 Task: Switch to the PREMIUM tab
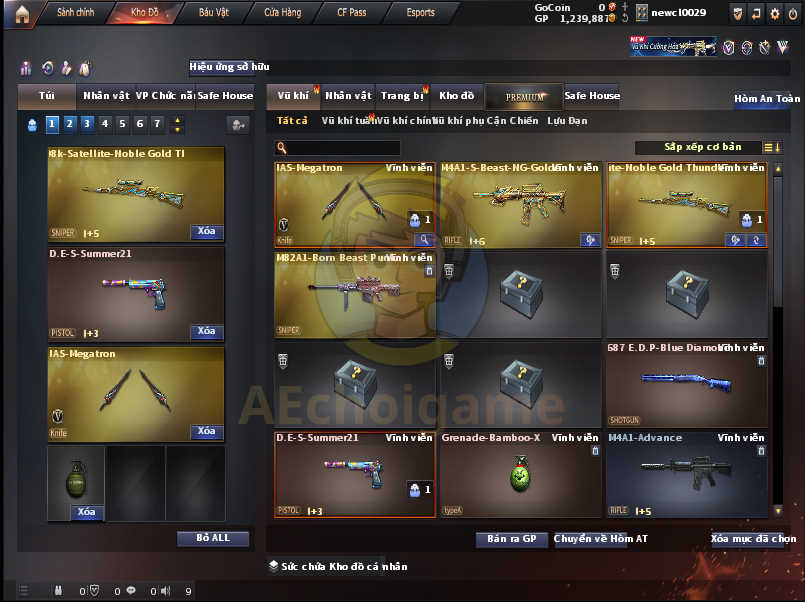(x=524, y=97)
